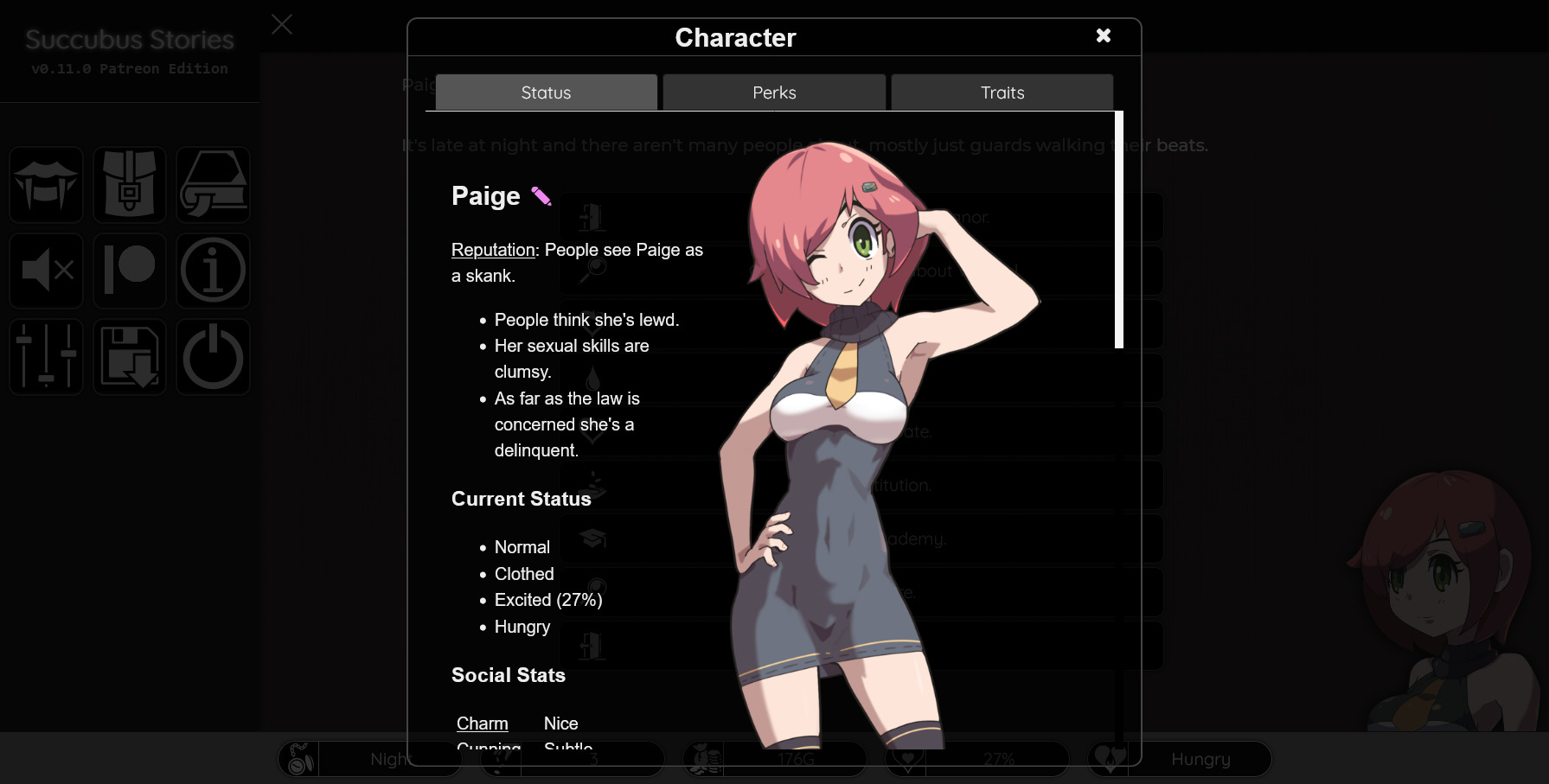Open the Patreon page icon
This screenshot has height=784, width=1549.
(x=130, y=271)
